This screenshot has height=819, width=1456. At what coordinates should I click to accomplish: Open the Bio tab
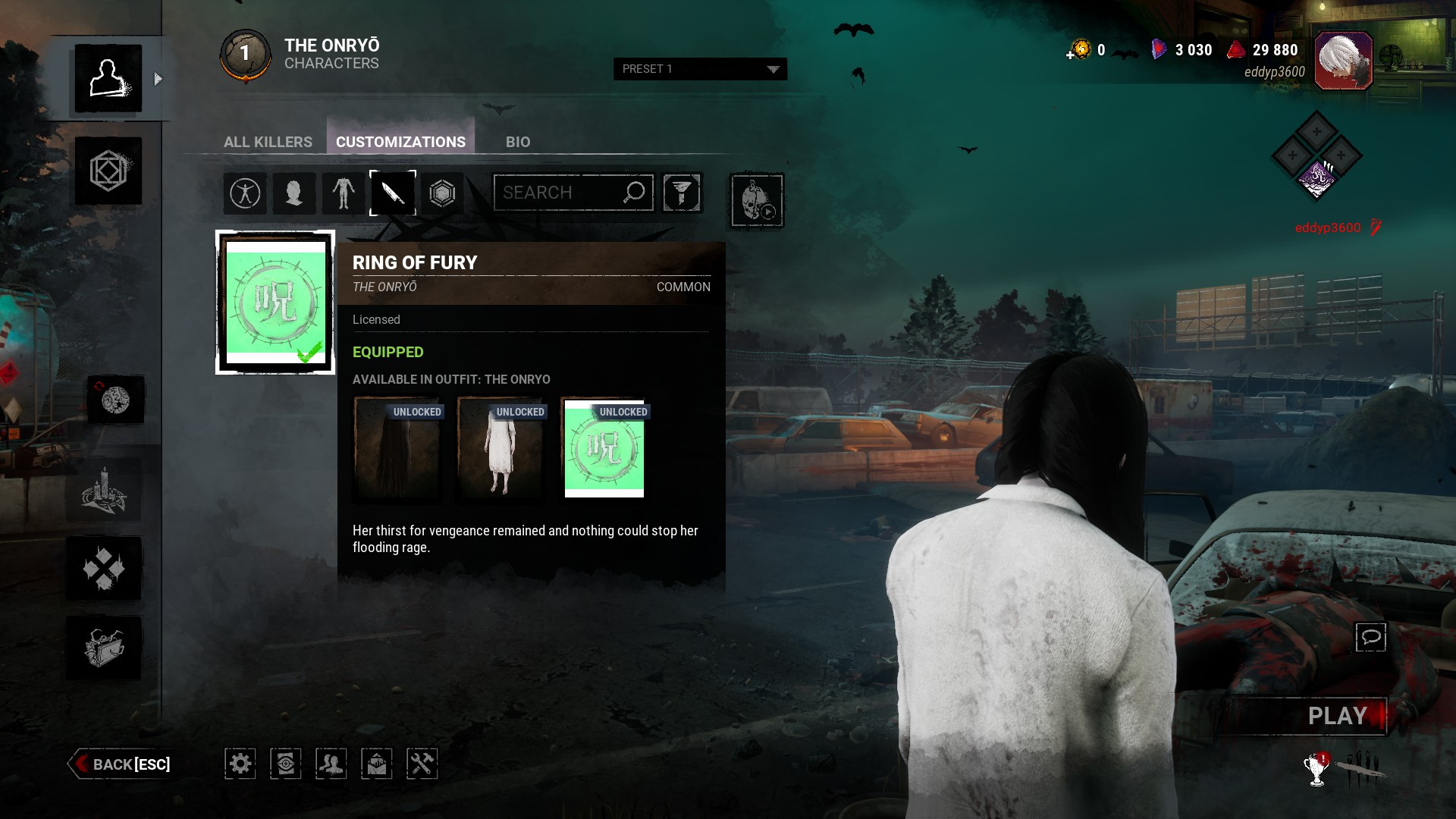pyautogui.click(x=518, y=142)
